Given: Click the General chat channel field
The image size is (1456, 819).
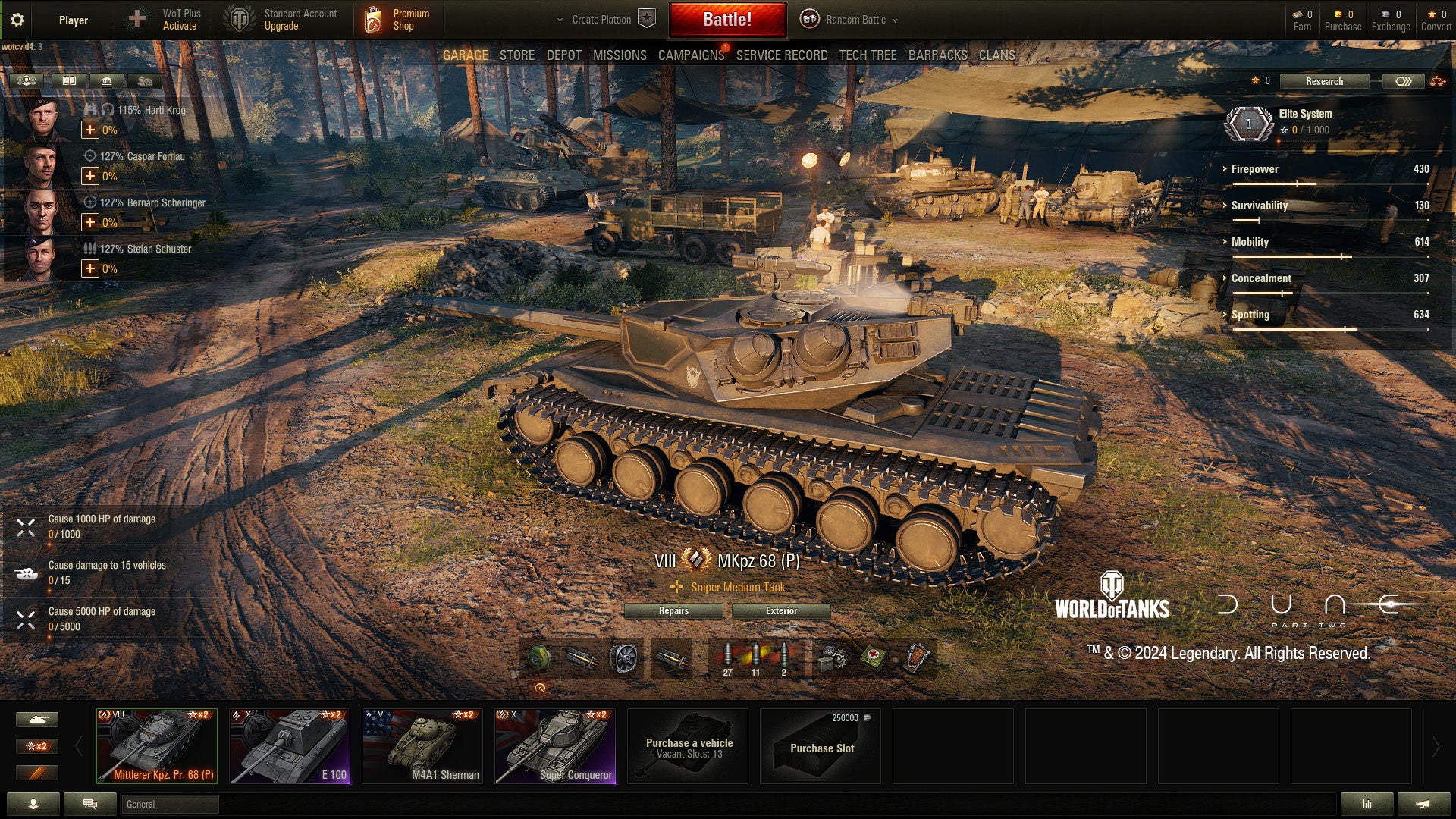Looking at the screenshot, I should pyautogui.click(x=170, y=804).
